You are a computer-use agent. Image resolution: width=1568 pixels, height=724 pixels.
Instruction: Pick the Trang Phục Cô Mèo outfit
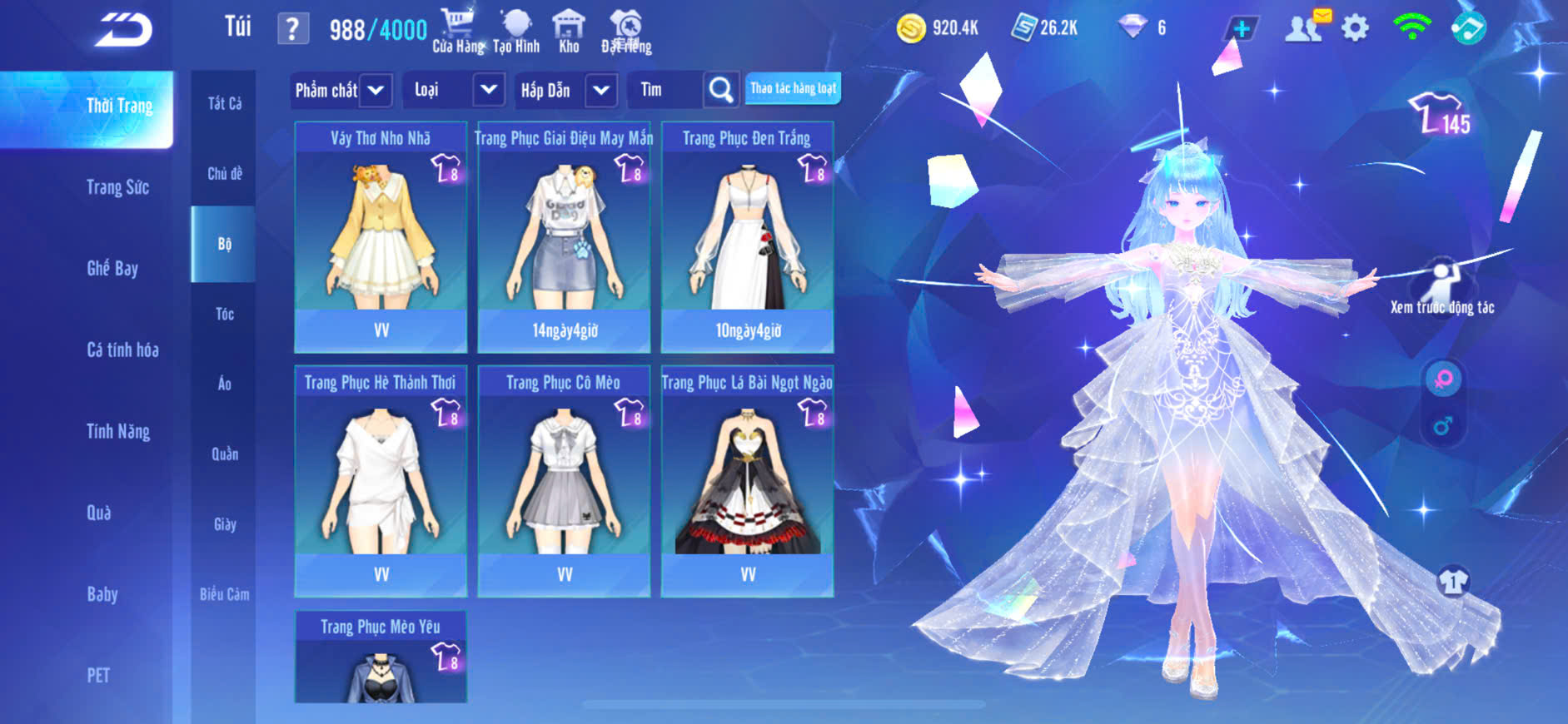[564, 481]
